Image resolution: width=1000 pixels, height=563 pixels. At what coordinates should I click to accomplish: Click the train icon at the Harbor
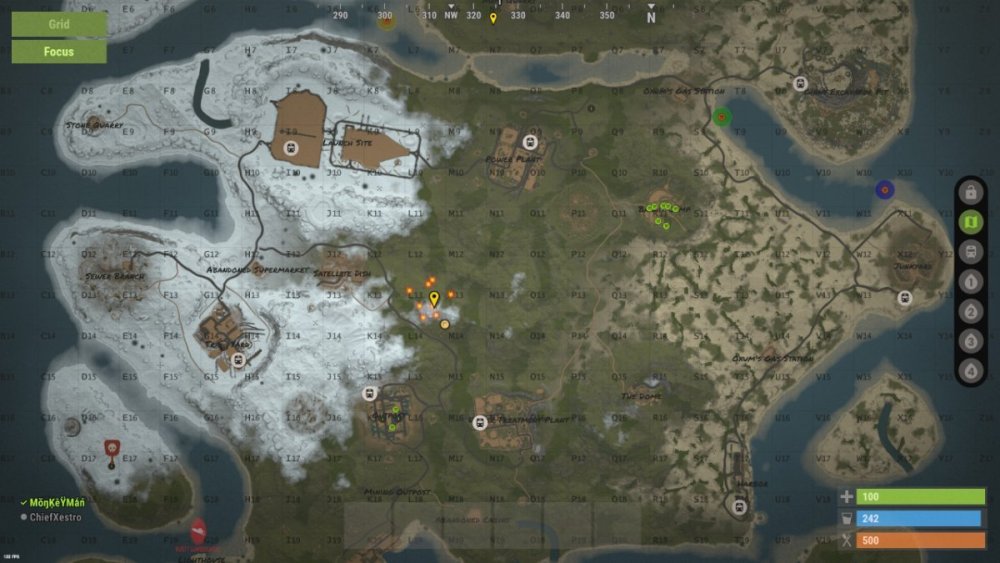[x=739, y=506]
